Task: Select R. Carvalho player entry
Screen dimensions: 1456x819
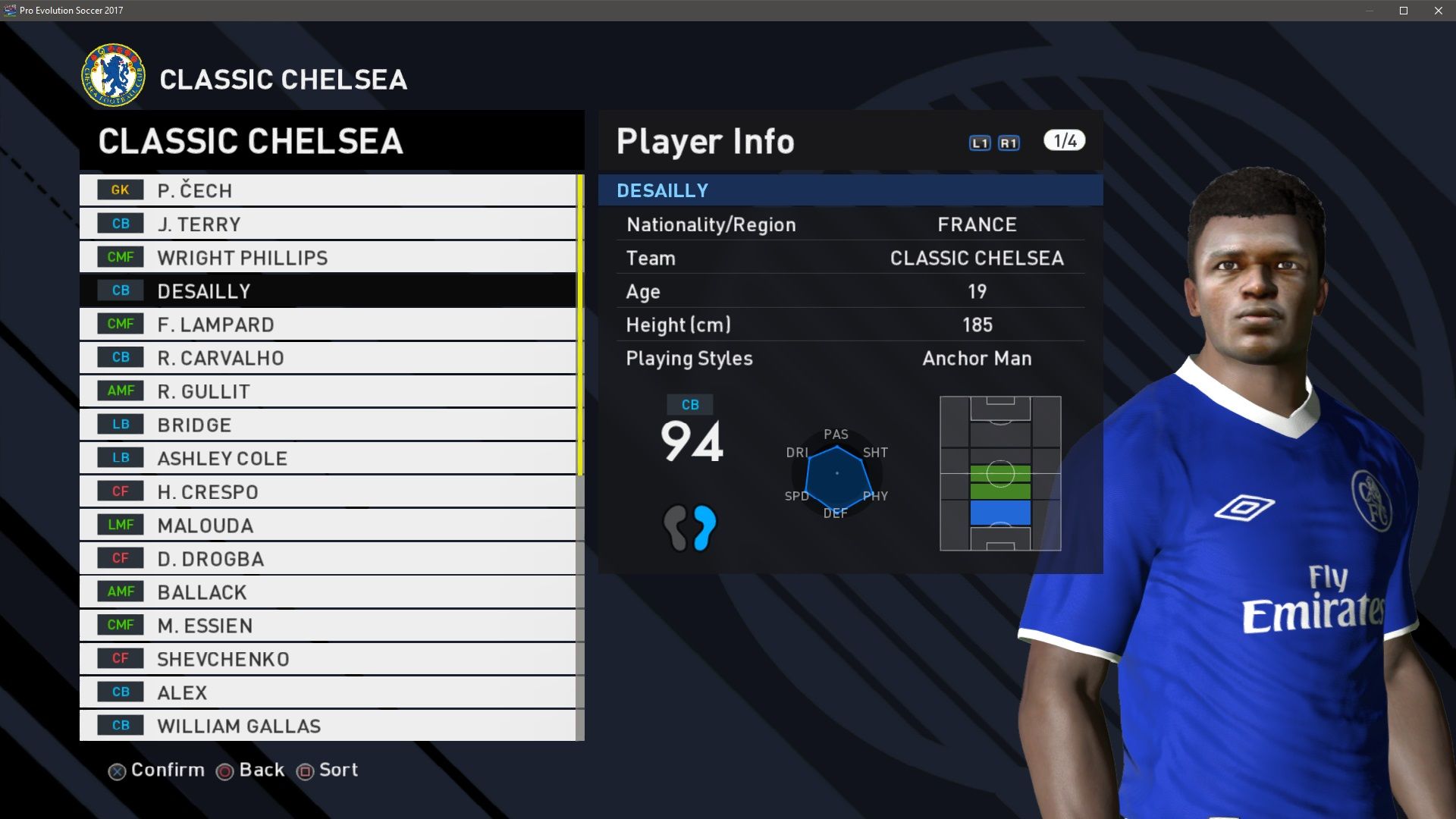Action: tap(328, 358)
